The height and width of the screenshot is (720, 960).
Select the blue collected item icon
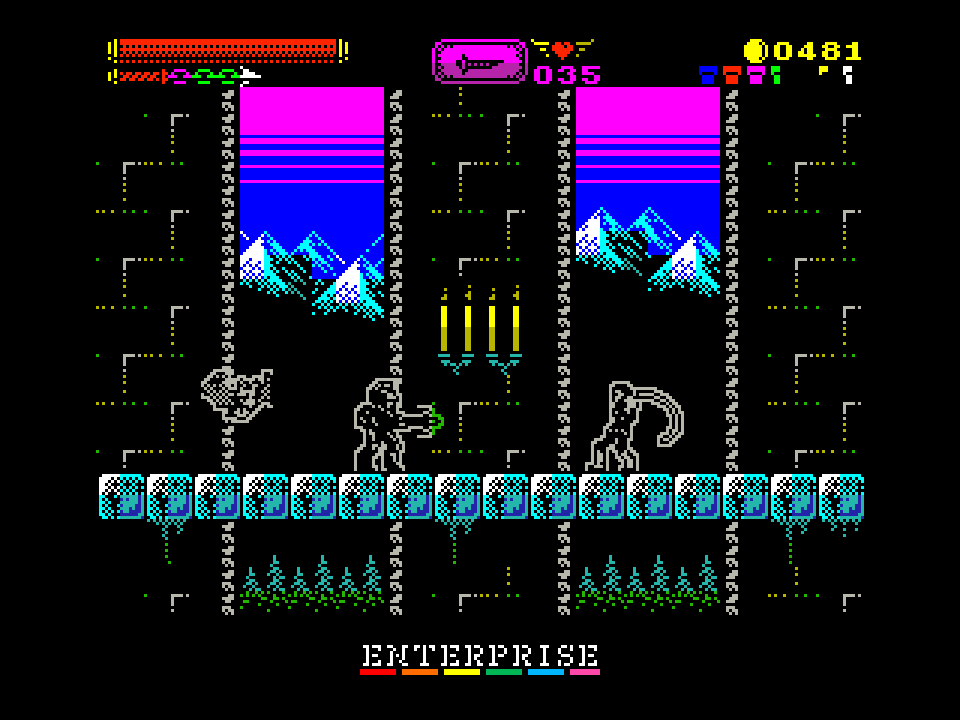click(x=708, y=74)
